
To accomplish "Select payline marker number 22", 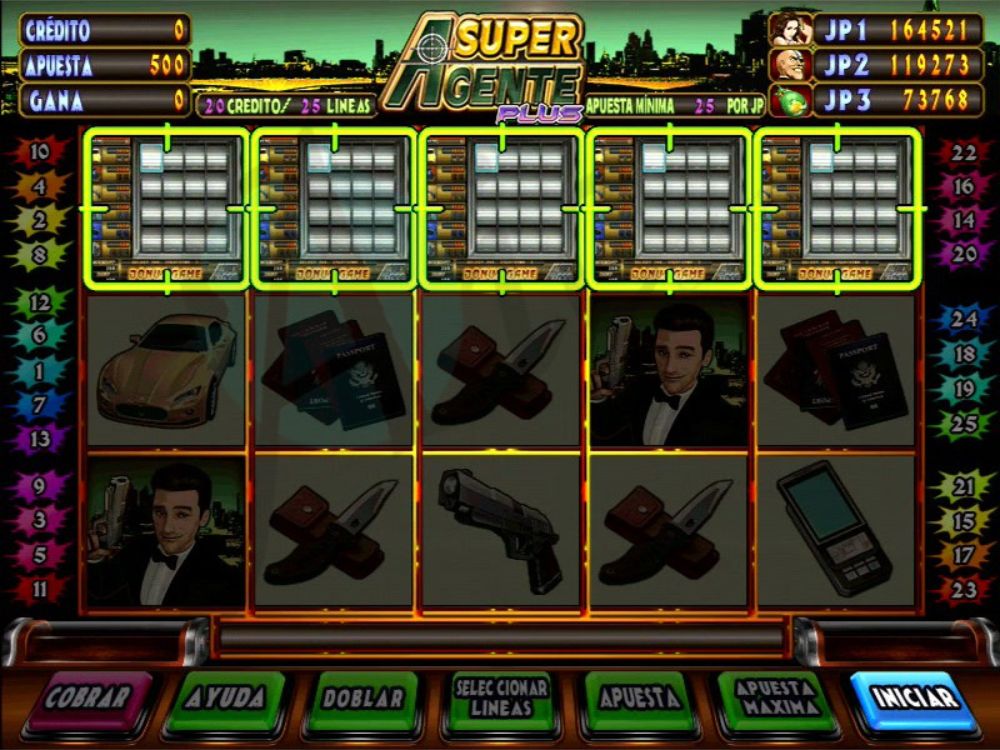I will click(963, 153).
